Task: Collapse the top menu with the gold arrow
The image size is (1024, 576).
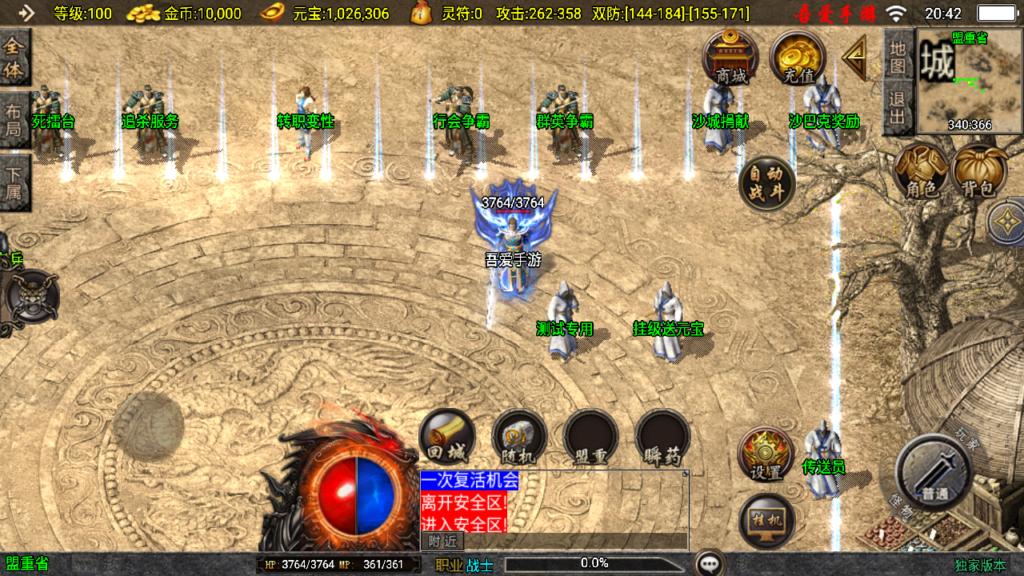Action: point(855,58)
